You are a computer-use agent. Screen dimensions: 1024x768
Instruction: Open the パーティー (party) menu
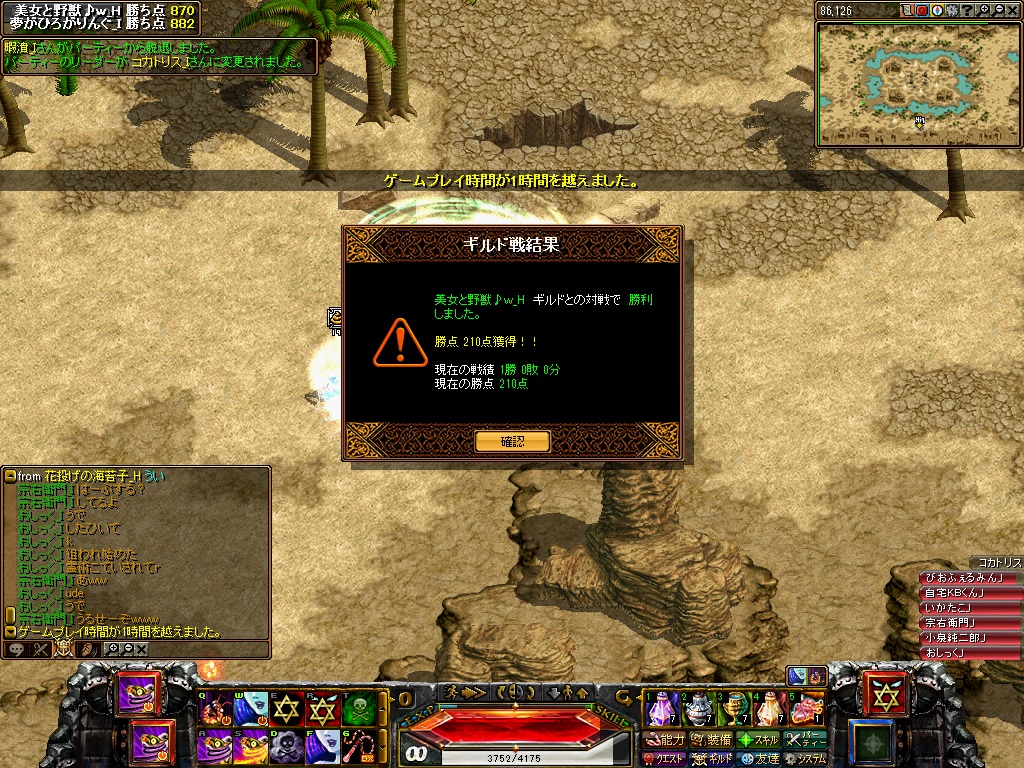[x=806, y=740]
